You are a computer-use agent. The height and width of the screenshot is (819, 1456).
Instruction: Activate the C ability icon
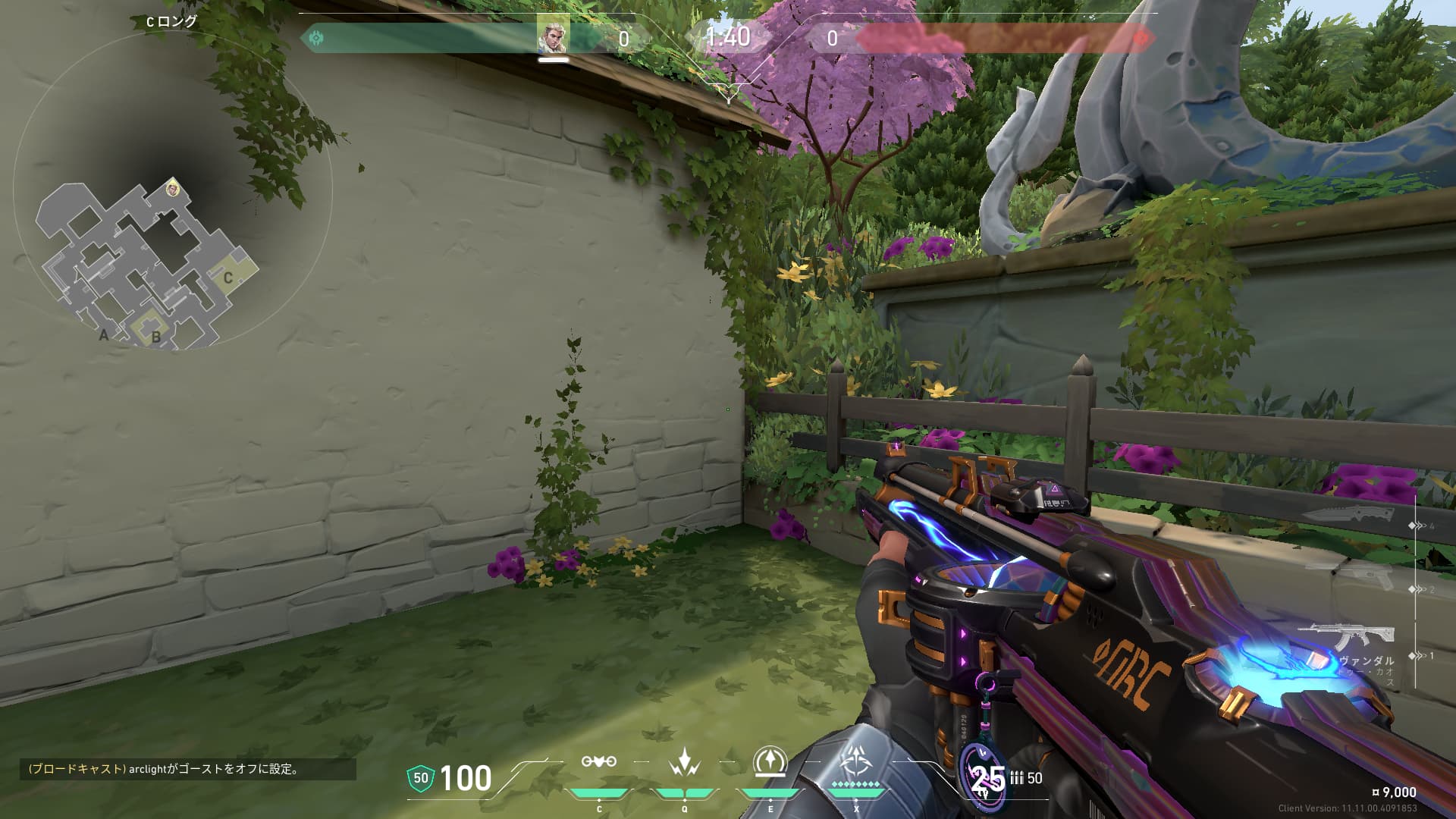click(x=598, y=761)
